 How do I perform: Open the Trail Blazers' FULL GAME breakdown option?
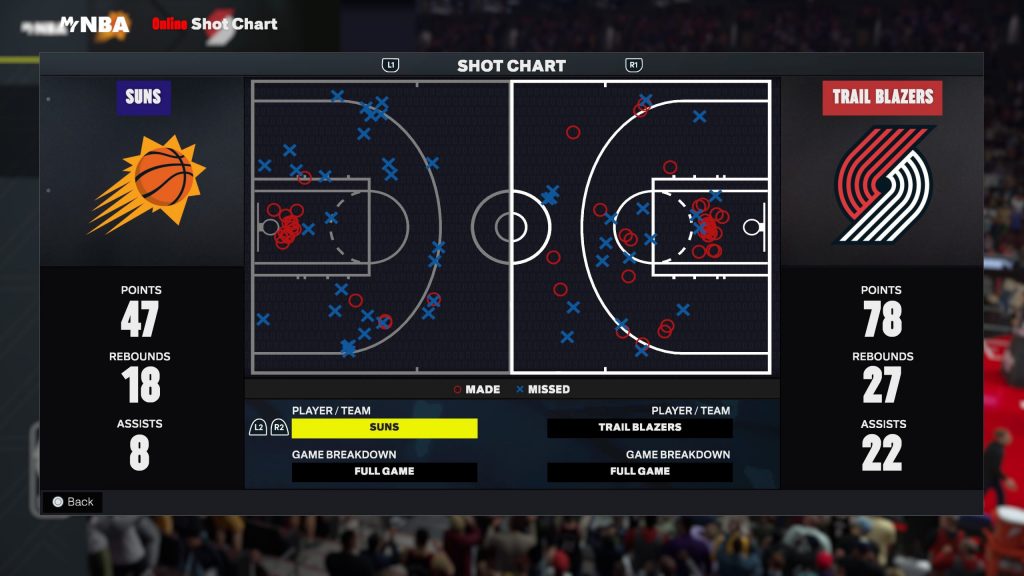click(640, 471)
